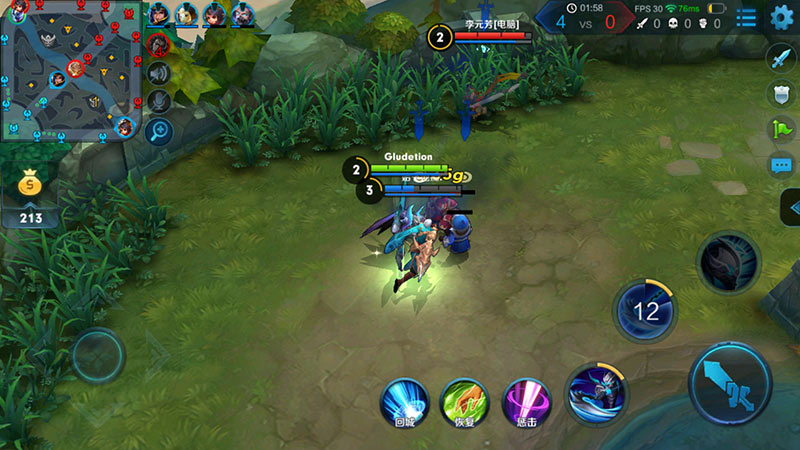Open the scoreboard list icon
Viewport: 800px width, 450px height.
[x=746, y=17]
